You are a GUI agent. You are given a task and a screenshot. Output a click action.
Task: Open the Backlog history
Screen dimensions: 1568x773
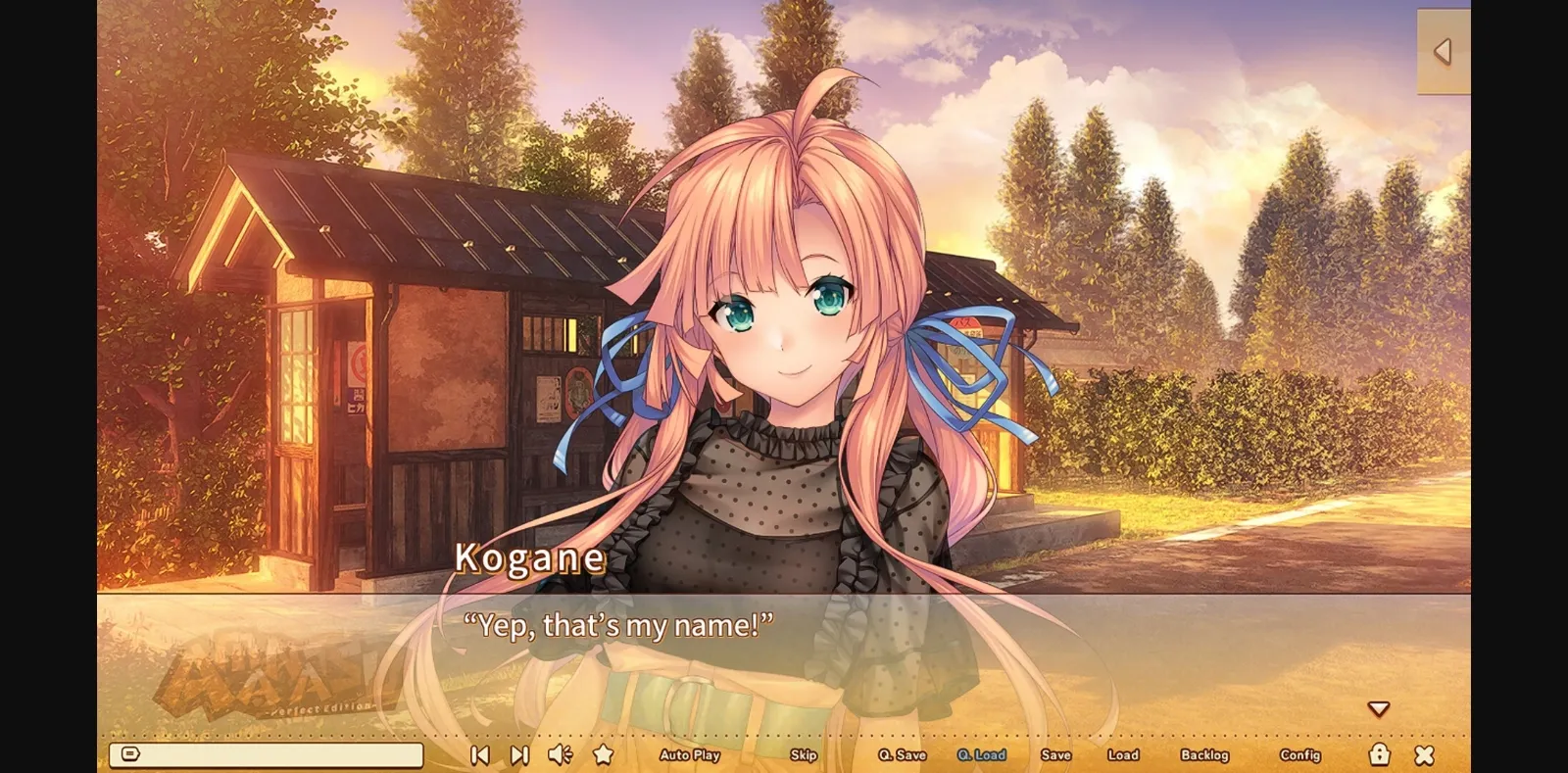pos(1207,755)
